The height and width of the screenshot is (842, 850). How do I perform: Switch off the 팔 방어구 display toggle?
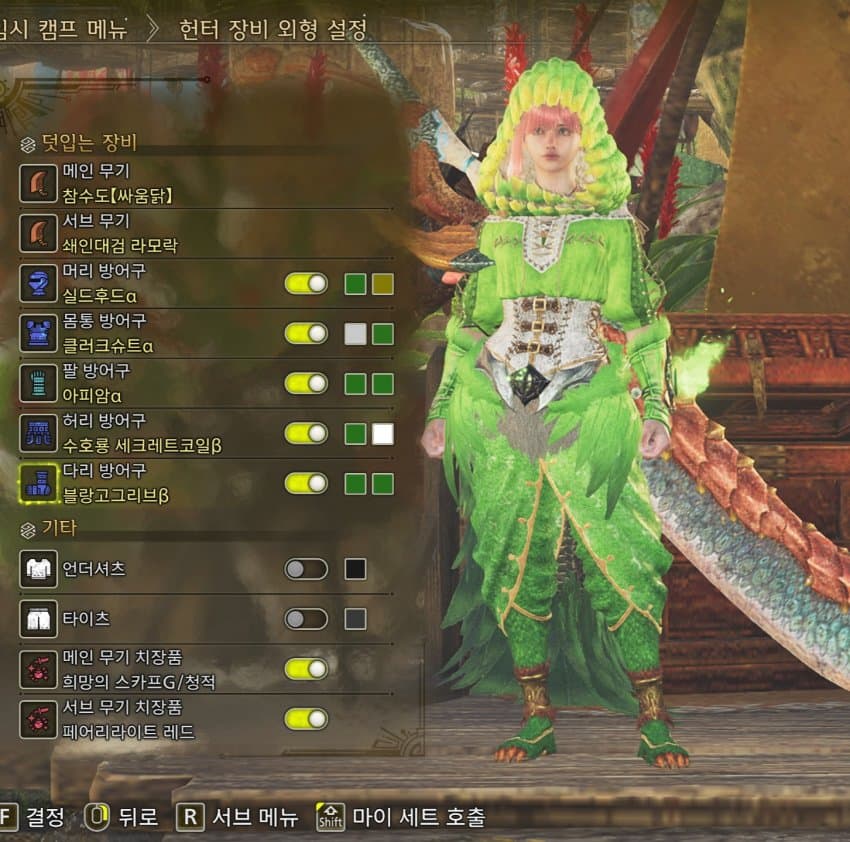306,384
